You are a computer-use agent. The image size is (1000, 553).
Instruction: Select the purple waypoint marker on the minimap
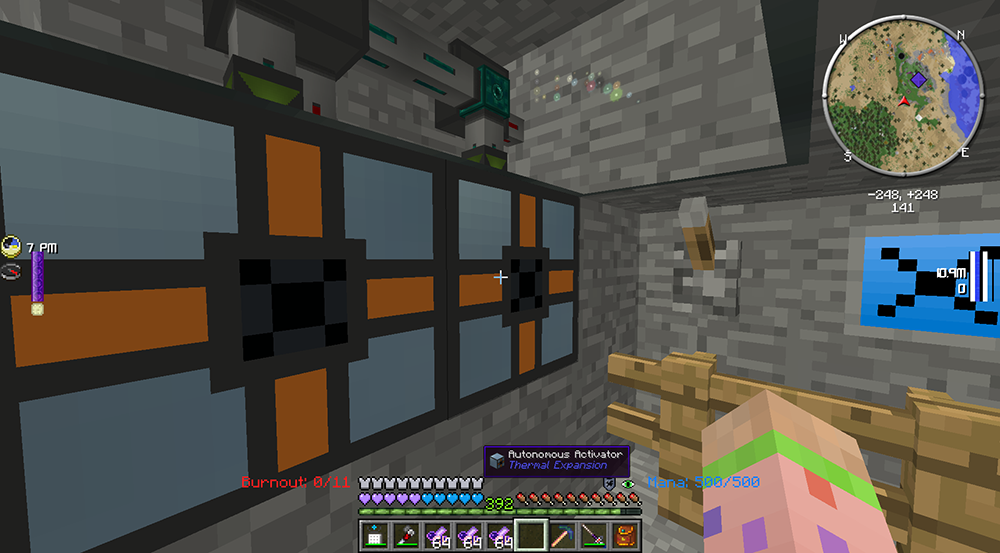918,79
